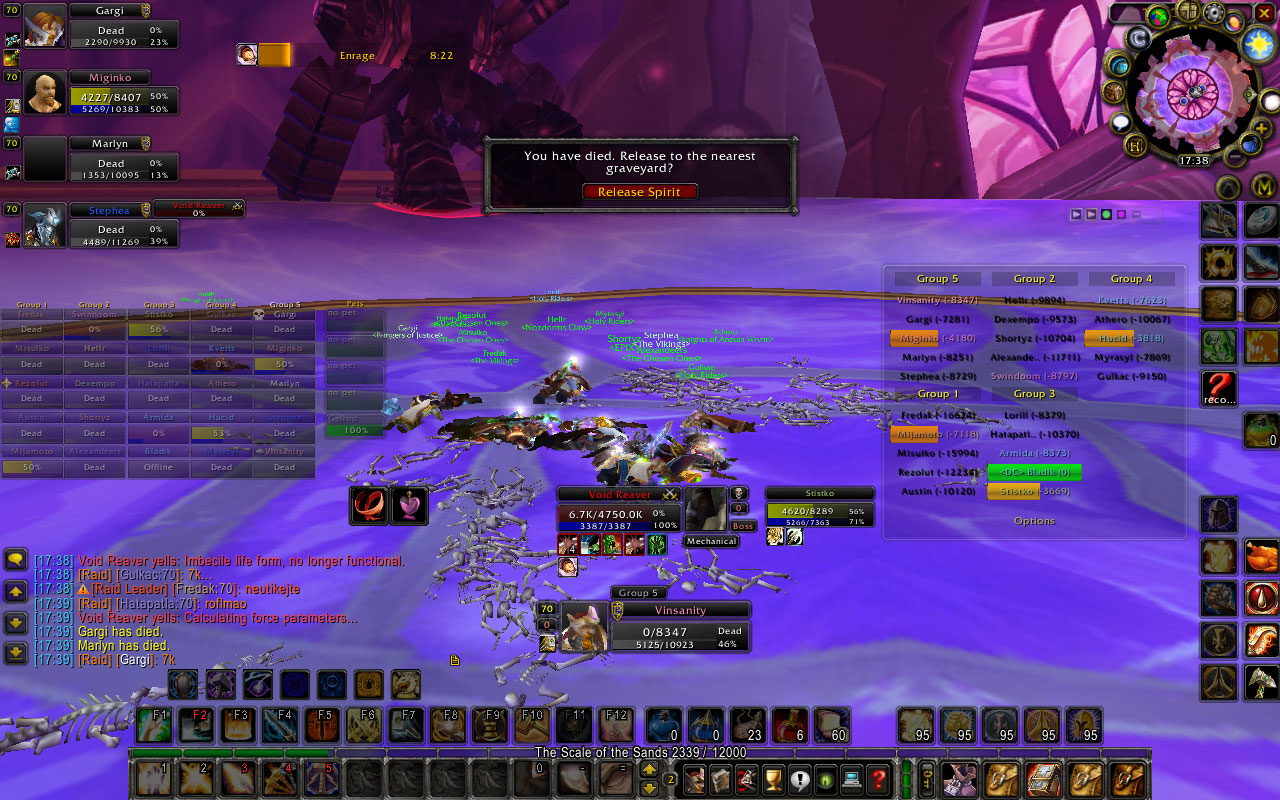Image resolution: width=1280 pixels, height=800 pixels.
Task: Select Miginko's party frame portrait
Action: [45, 94]
